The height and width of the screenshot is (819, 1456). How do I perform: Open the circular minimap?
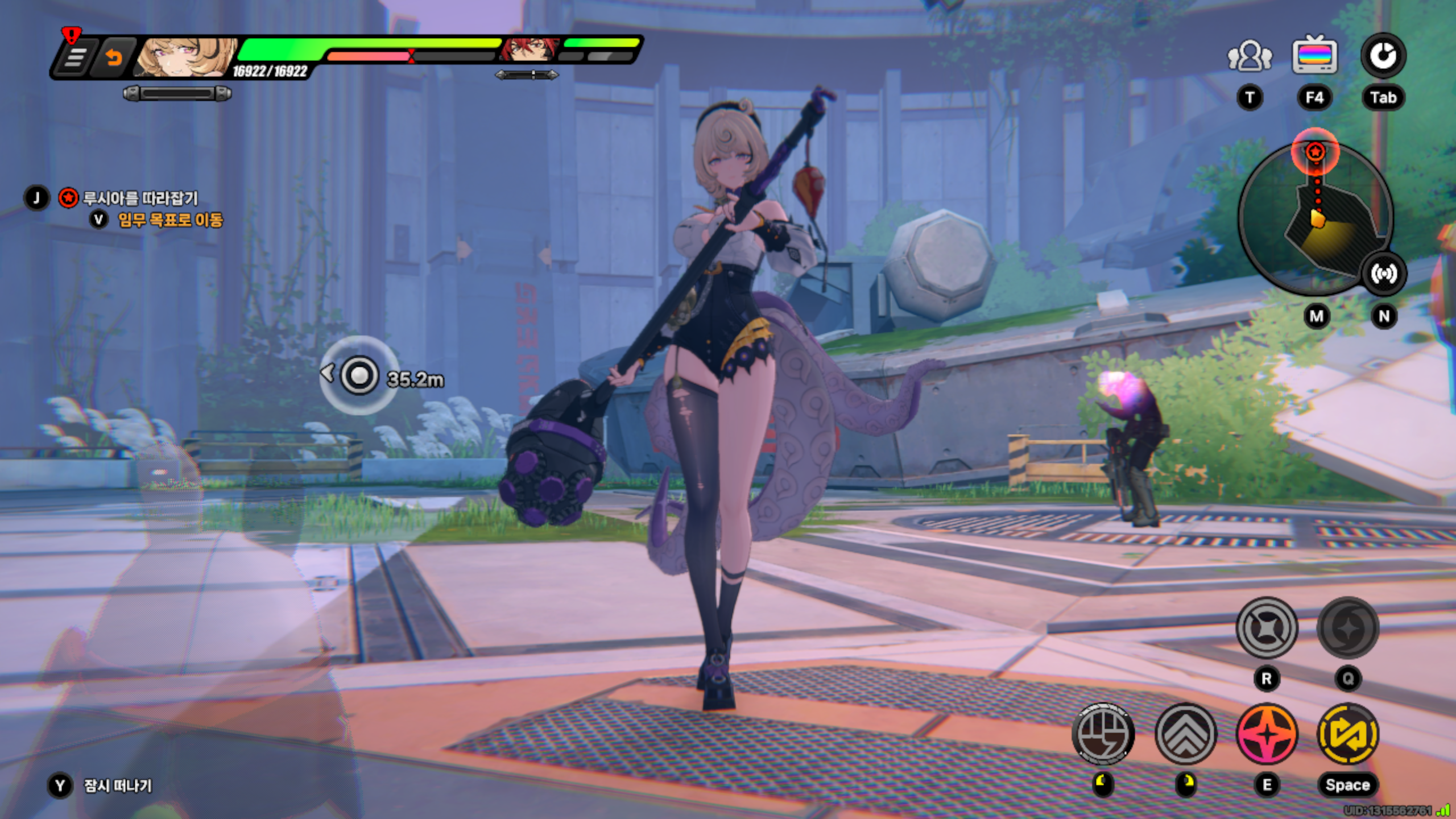click(1315, 219)
